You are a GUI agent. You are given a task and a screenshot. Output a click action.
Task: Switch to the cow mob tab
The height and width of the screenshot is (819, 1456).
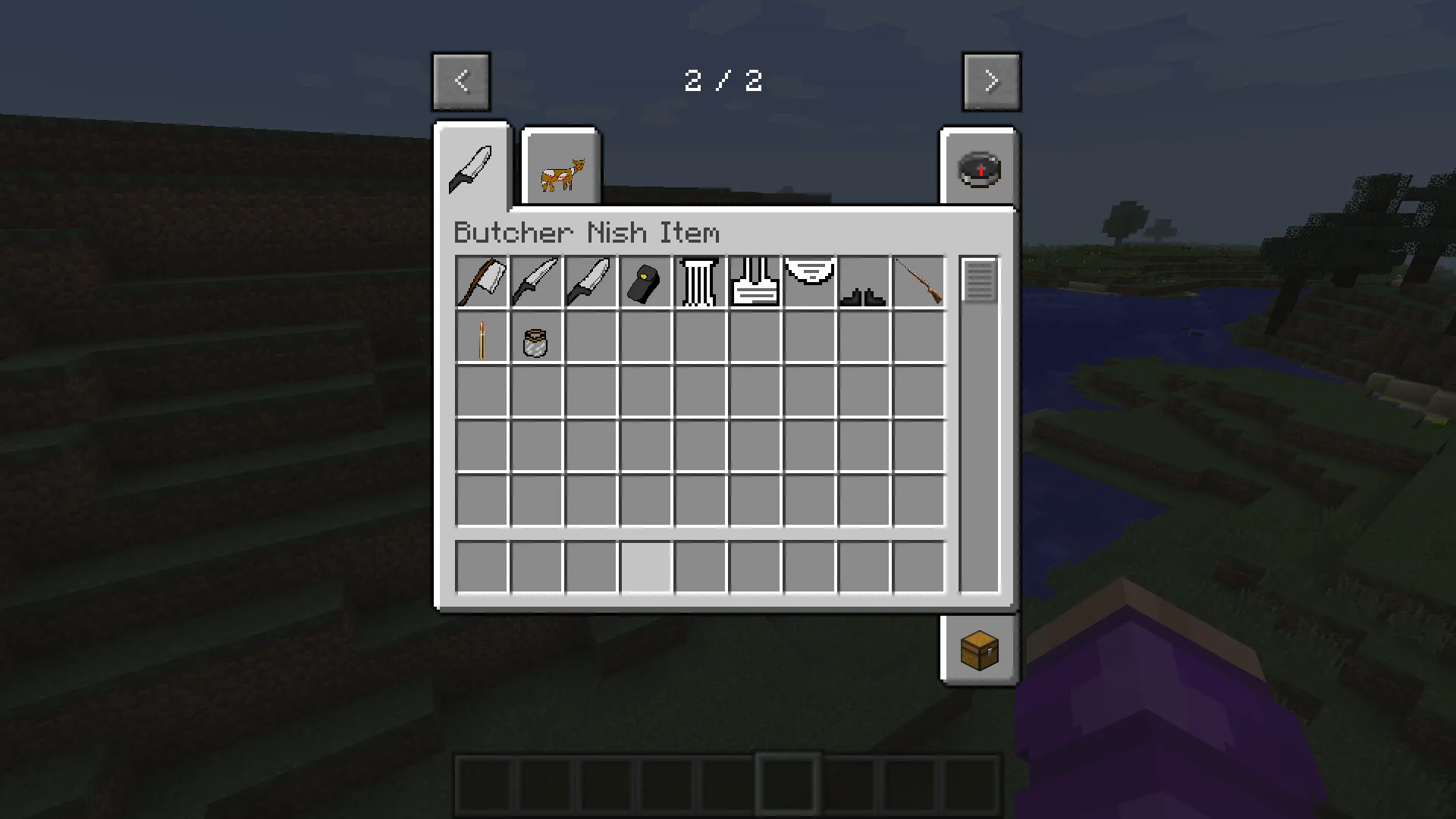tap(561, 168)
